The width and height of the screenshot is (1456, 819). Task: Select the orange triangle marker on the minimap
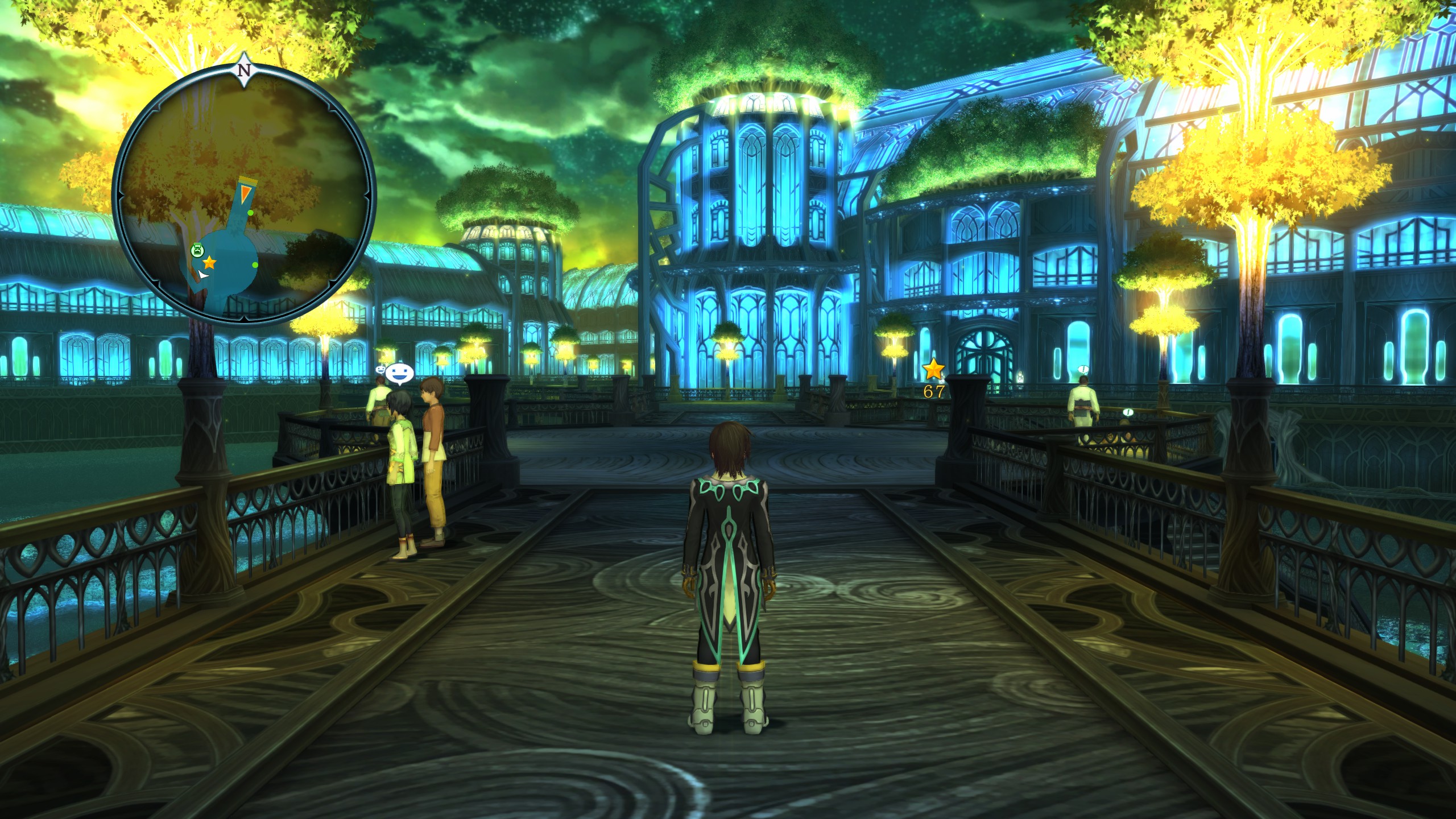246,192
